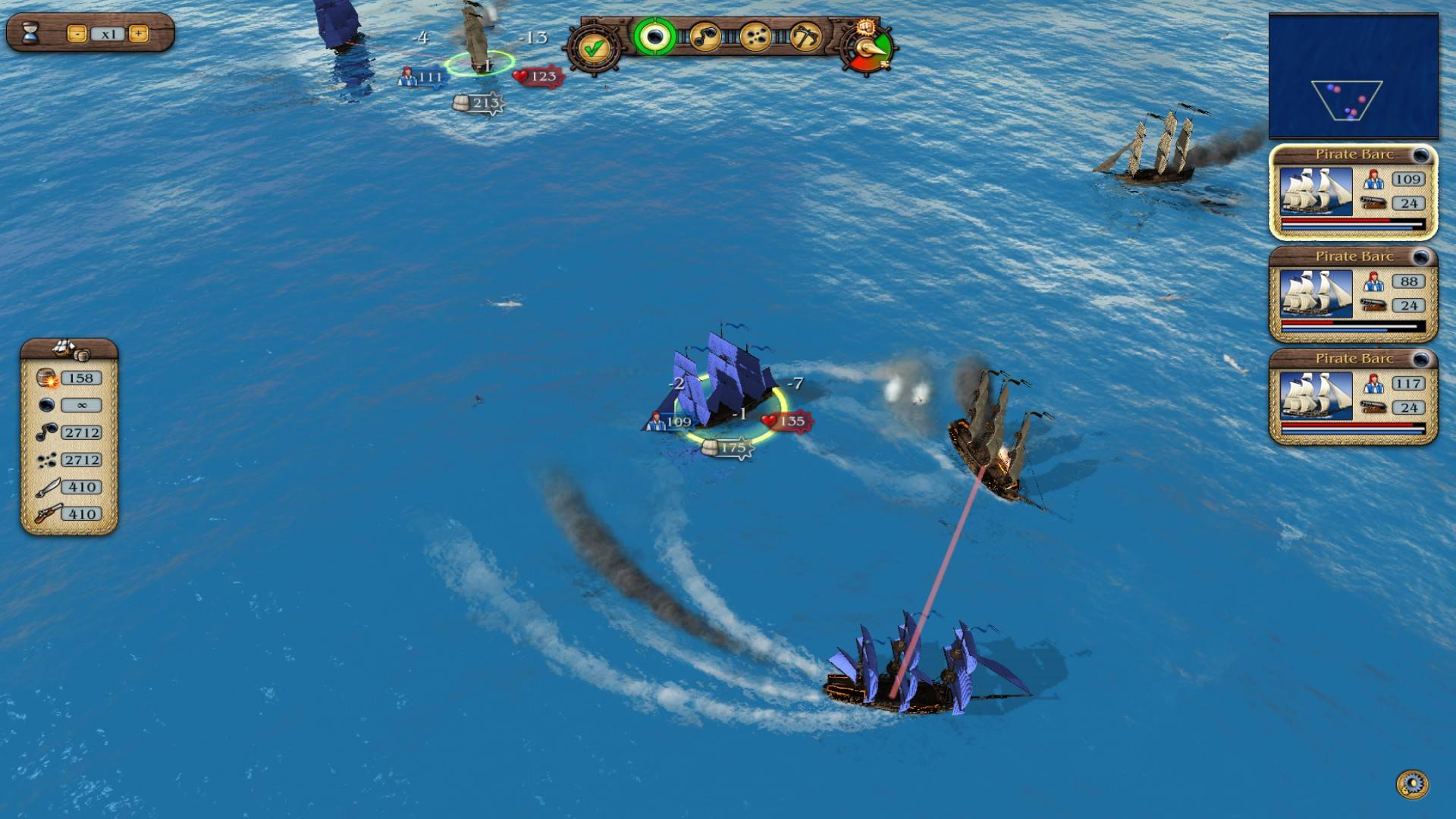Viewport: 1456px width, 819px height.
Task: Choose the grappling hook boarding option
Action: click(807, 38)
